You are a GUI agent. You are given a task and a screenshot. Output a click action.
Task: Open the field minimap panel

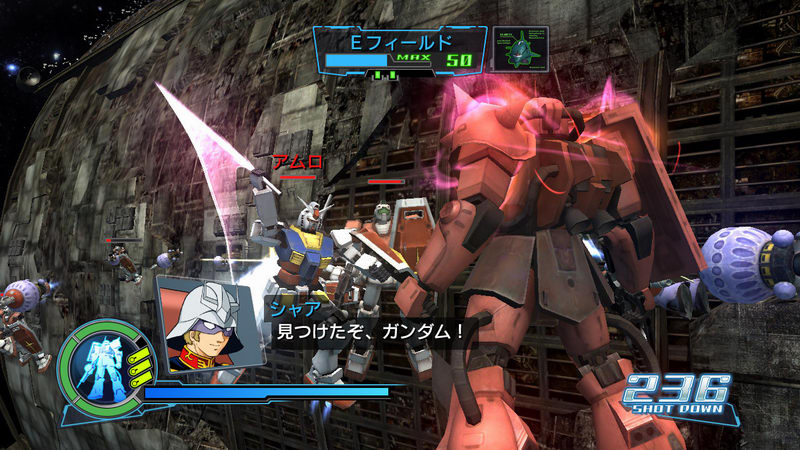click(x=520, y=49)
